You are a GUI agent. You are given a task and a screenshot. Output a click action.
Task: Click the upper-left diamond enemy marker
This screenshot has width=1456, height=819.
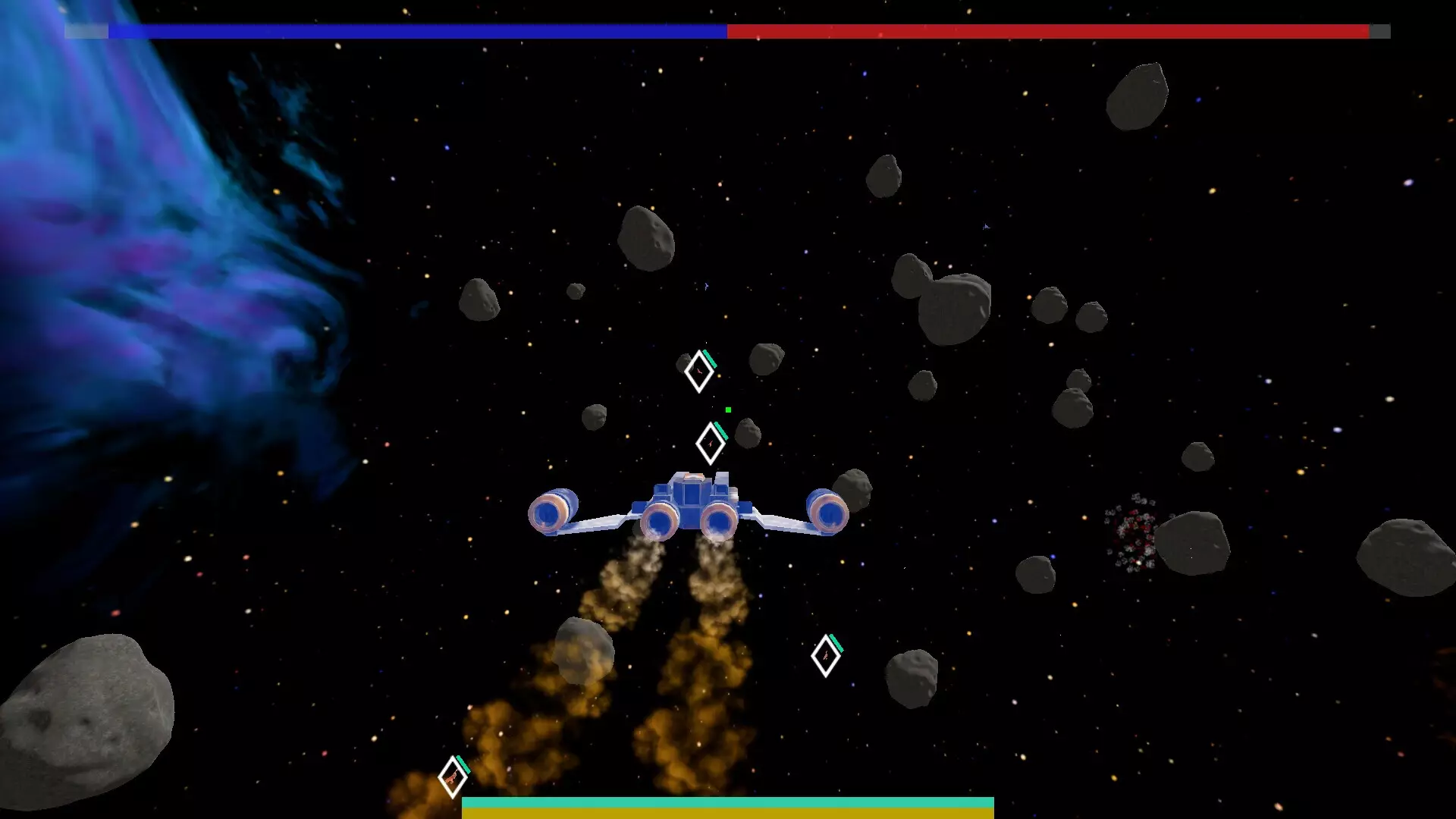(x=698, y=372)
